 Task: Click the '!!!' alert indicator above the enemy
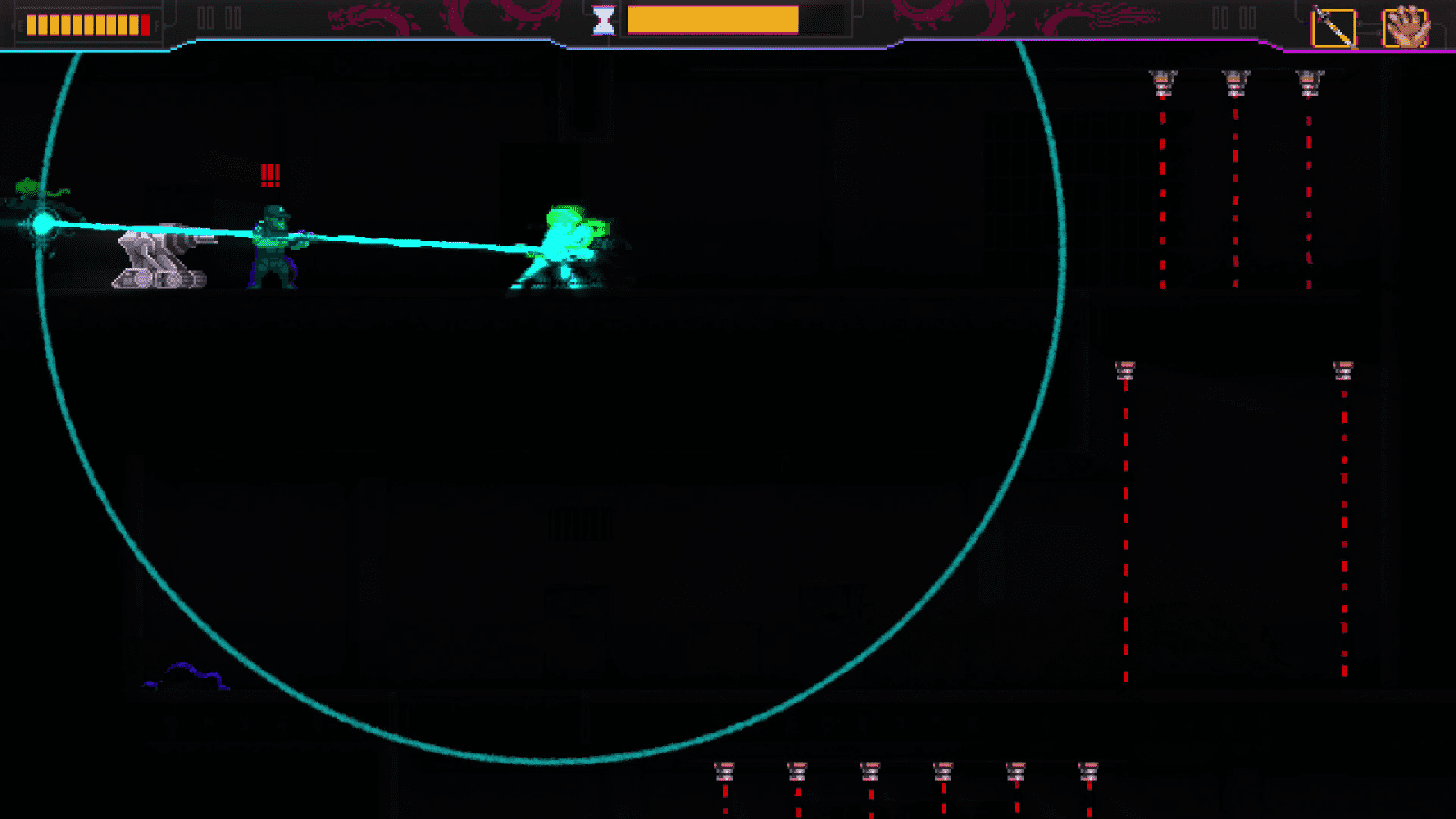point(268,173)
